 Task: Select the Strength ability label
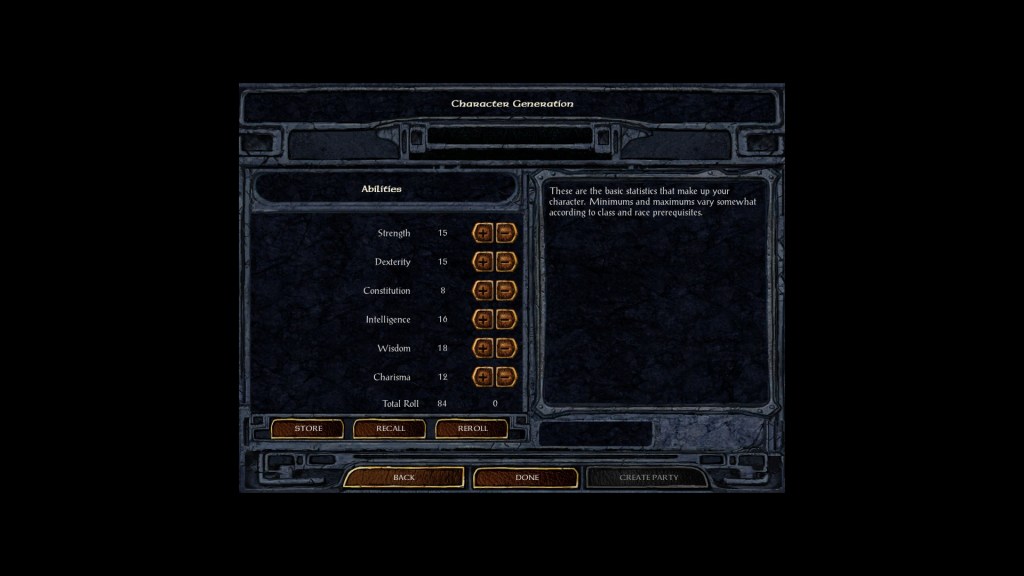[393, 233]
